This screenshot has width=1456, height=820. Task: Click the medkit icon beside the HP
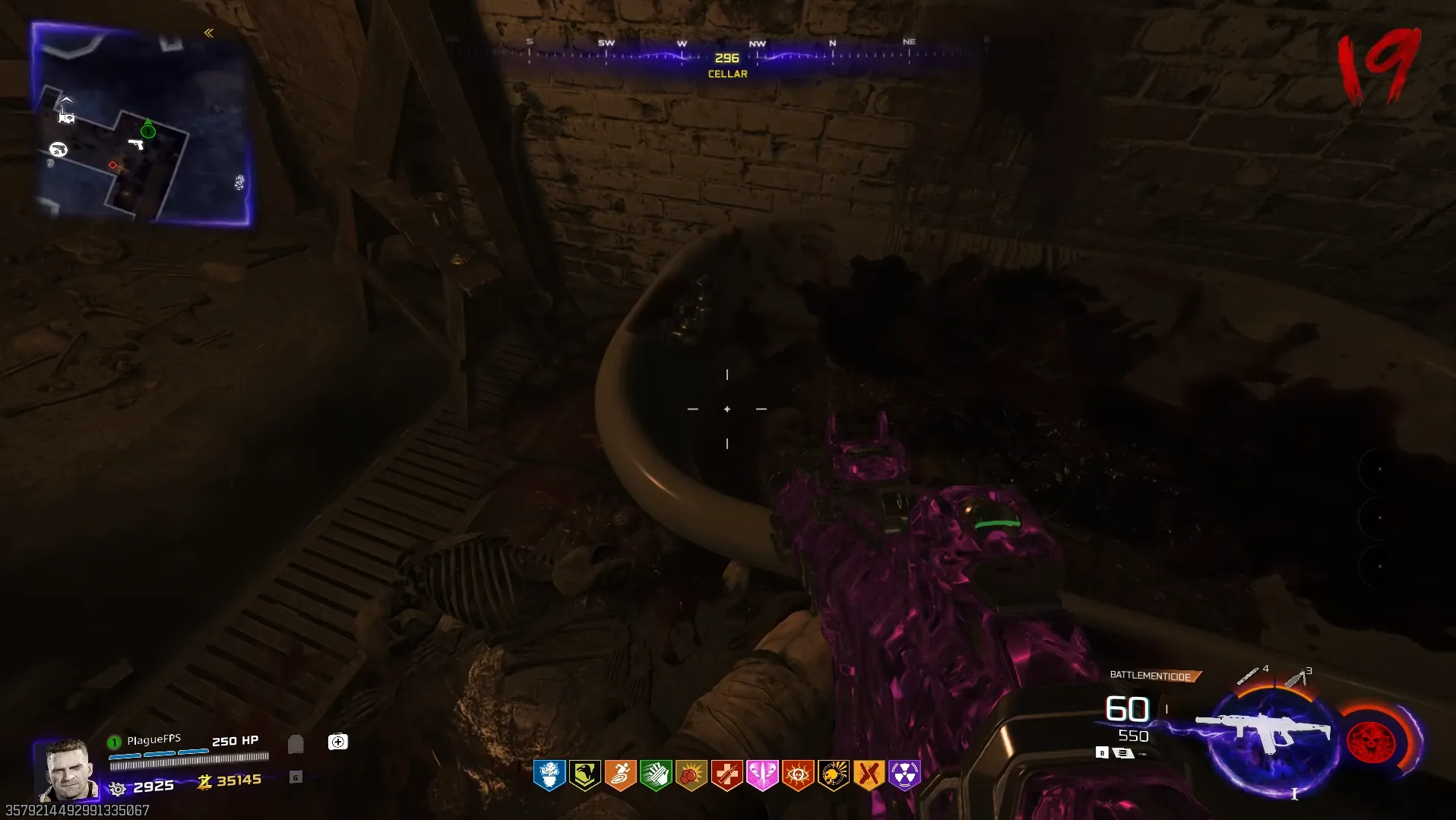pyautogui.click(x=337, y=742)
